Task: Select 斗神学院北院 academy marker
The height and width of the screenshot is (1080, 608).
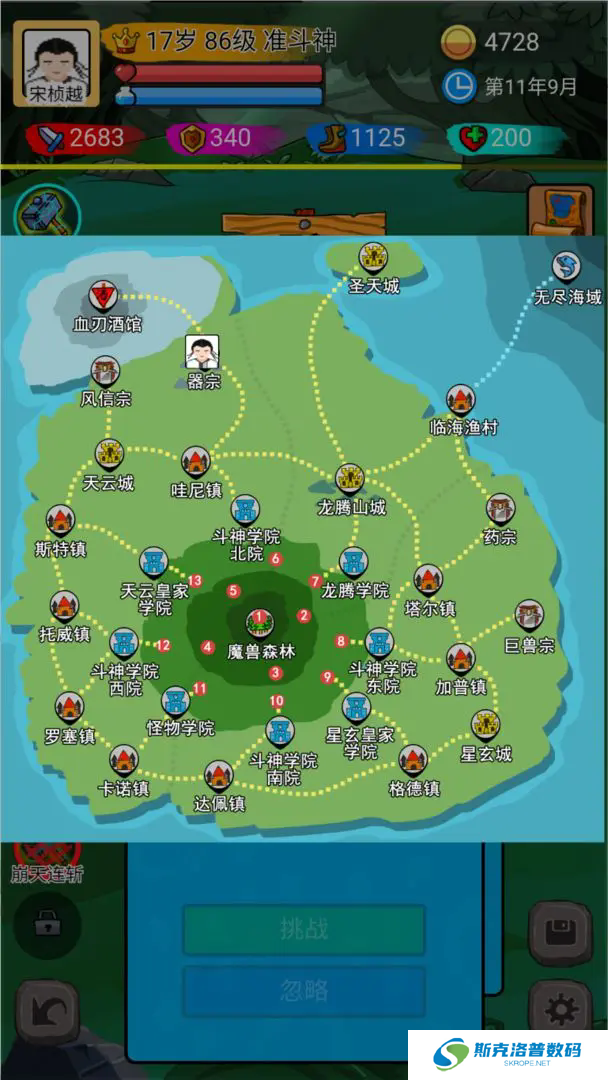Action: coord(246,511)
